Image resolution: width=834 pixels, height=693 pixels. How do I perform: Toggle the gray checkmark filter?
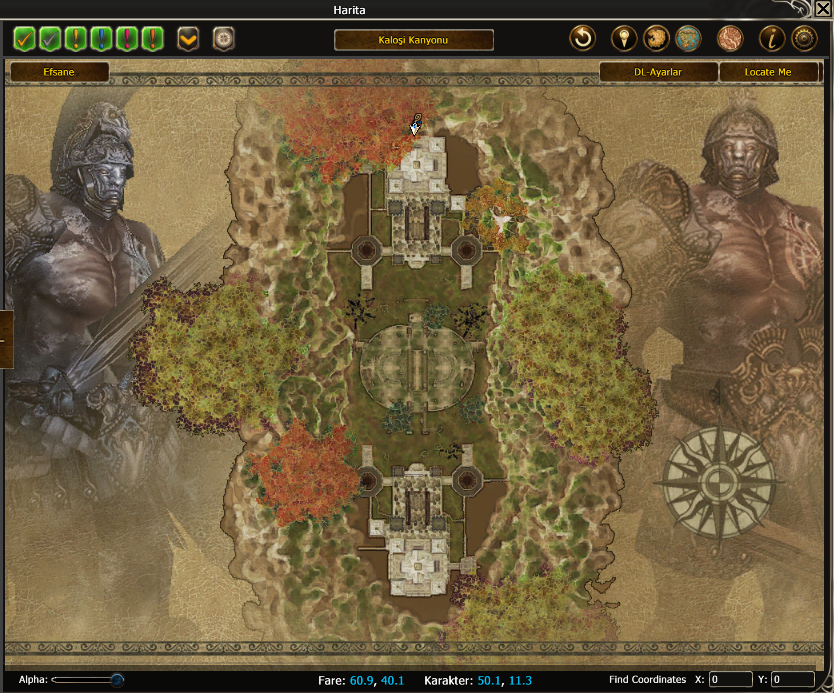coord(50,39)
